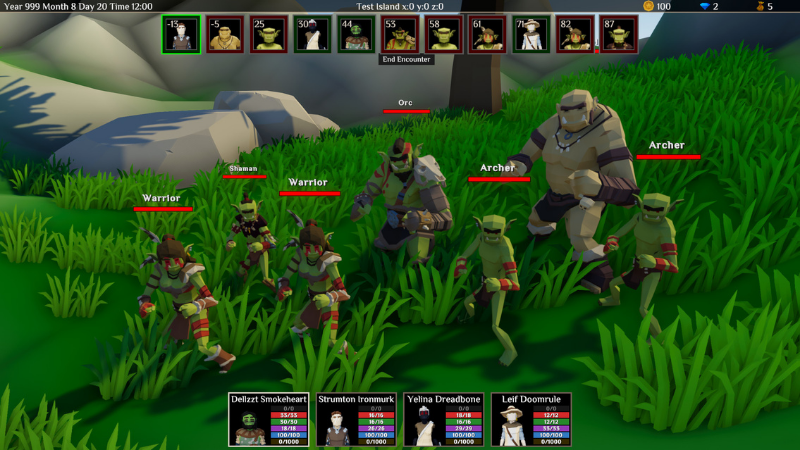Click the turn-order portrait numbered -5
This screenshot has width=800, height=450.
[x=225, y=34]
